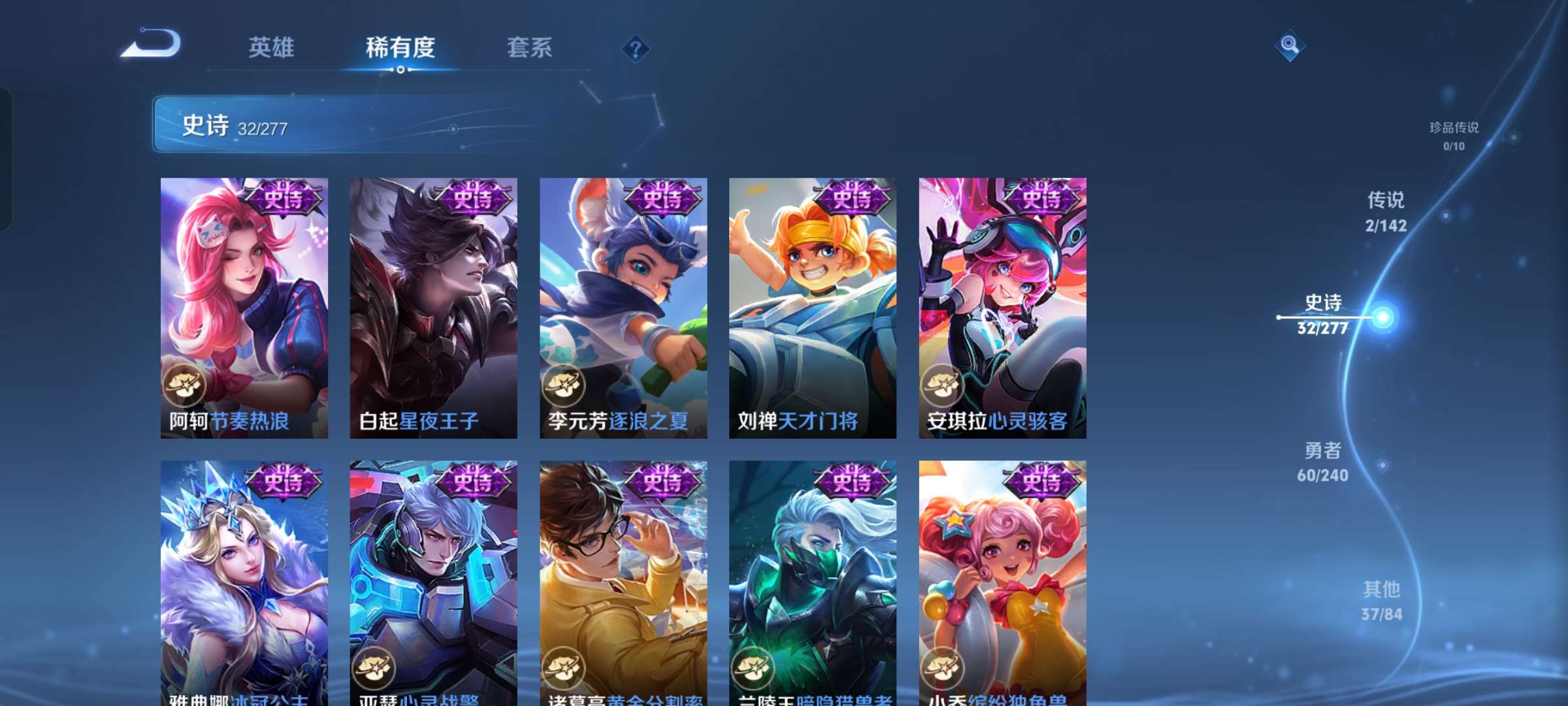Switch to the 套系 tab
Image resolution: width=1568 pixels, height=706 pixels.
(530, 48)
